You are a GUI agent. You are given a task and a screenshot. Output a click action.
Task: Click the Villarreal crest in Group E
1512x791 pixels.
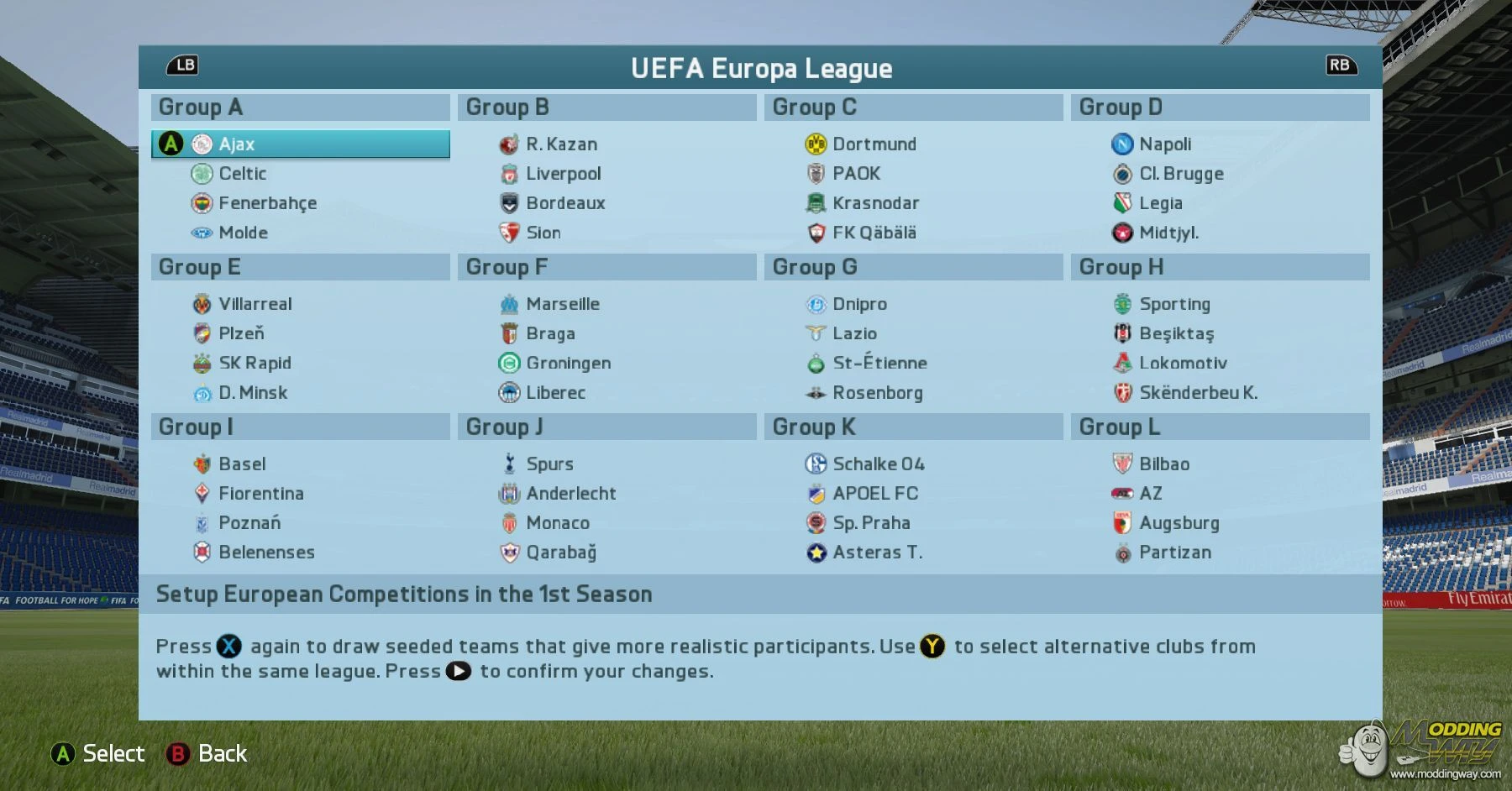(x=201, y=303)
